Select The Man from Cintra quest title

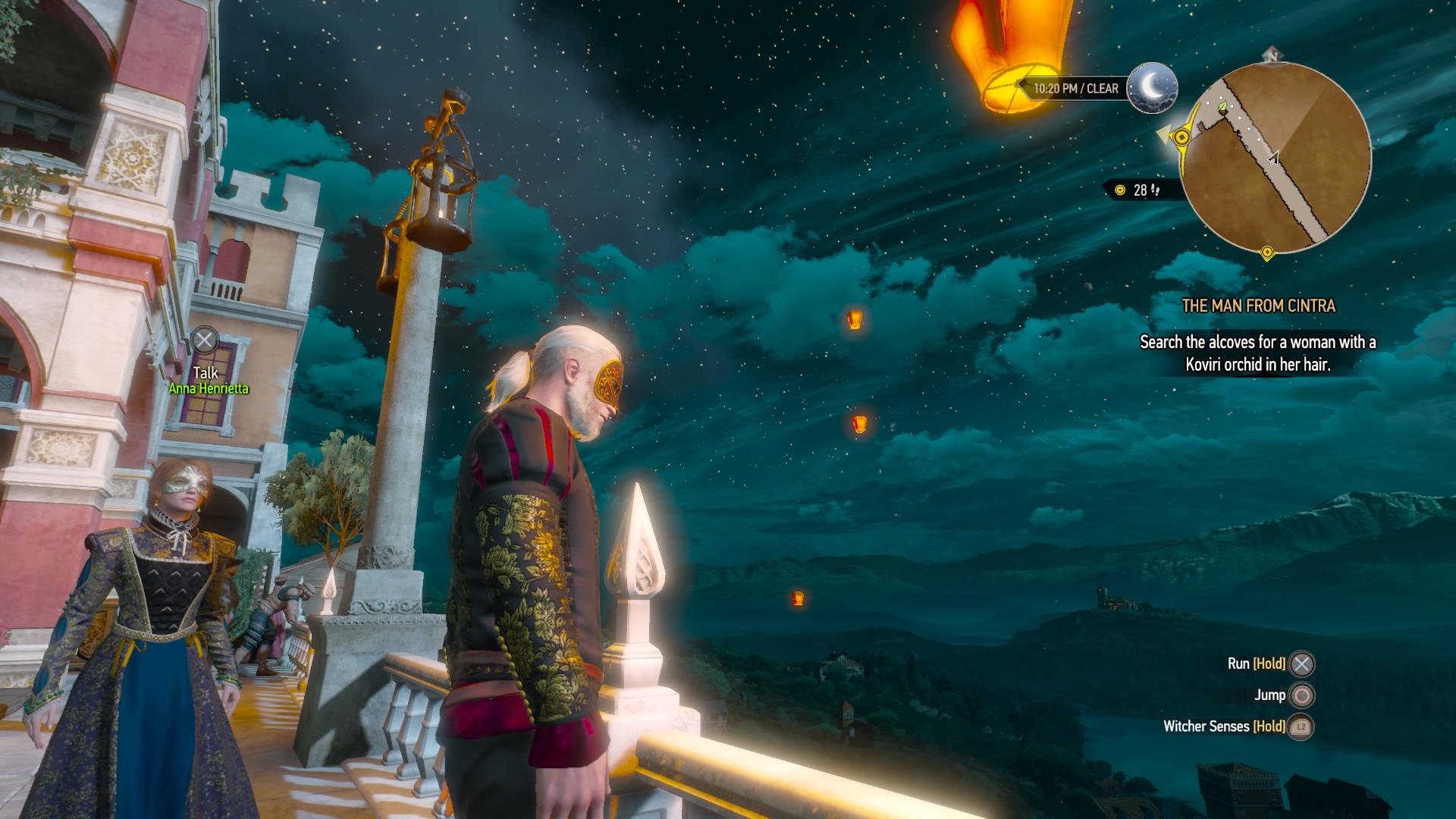coord(1258,306)
